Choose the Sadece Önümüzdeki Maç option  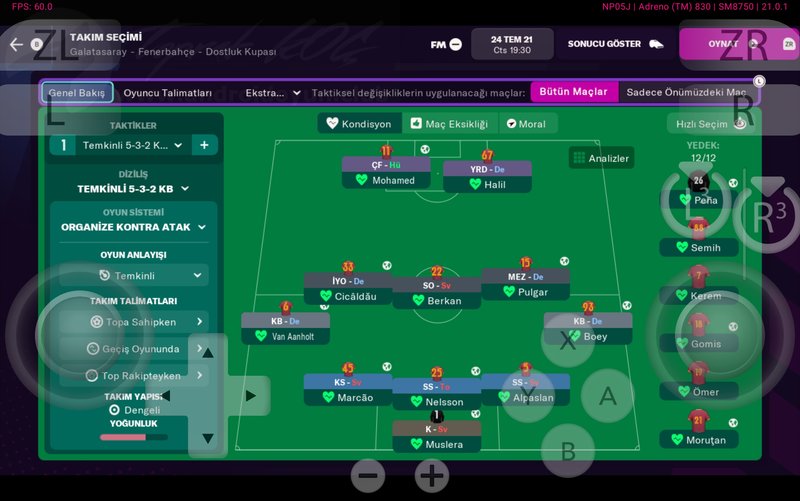686,92
